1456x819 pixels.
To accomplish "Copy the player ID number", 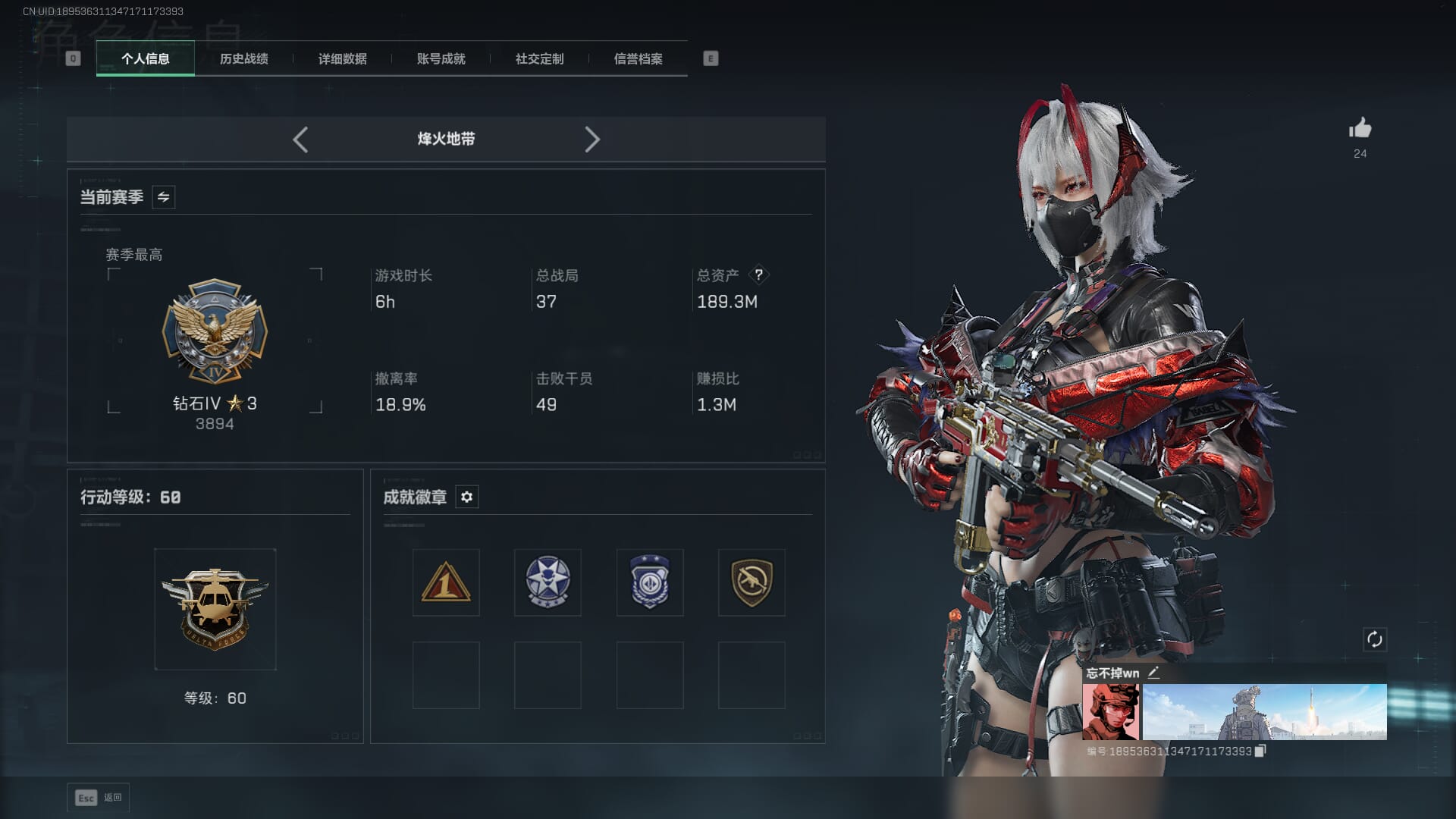I will tap(1260, 751).
